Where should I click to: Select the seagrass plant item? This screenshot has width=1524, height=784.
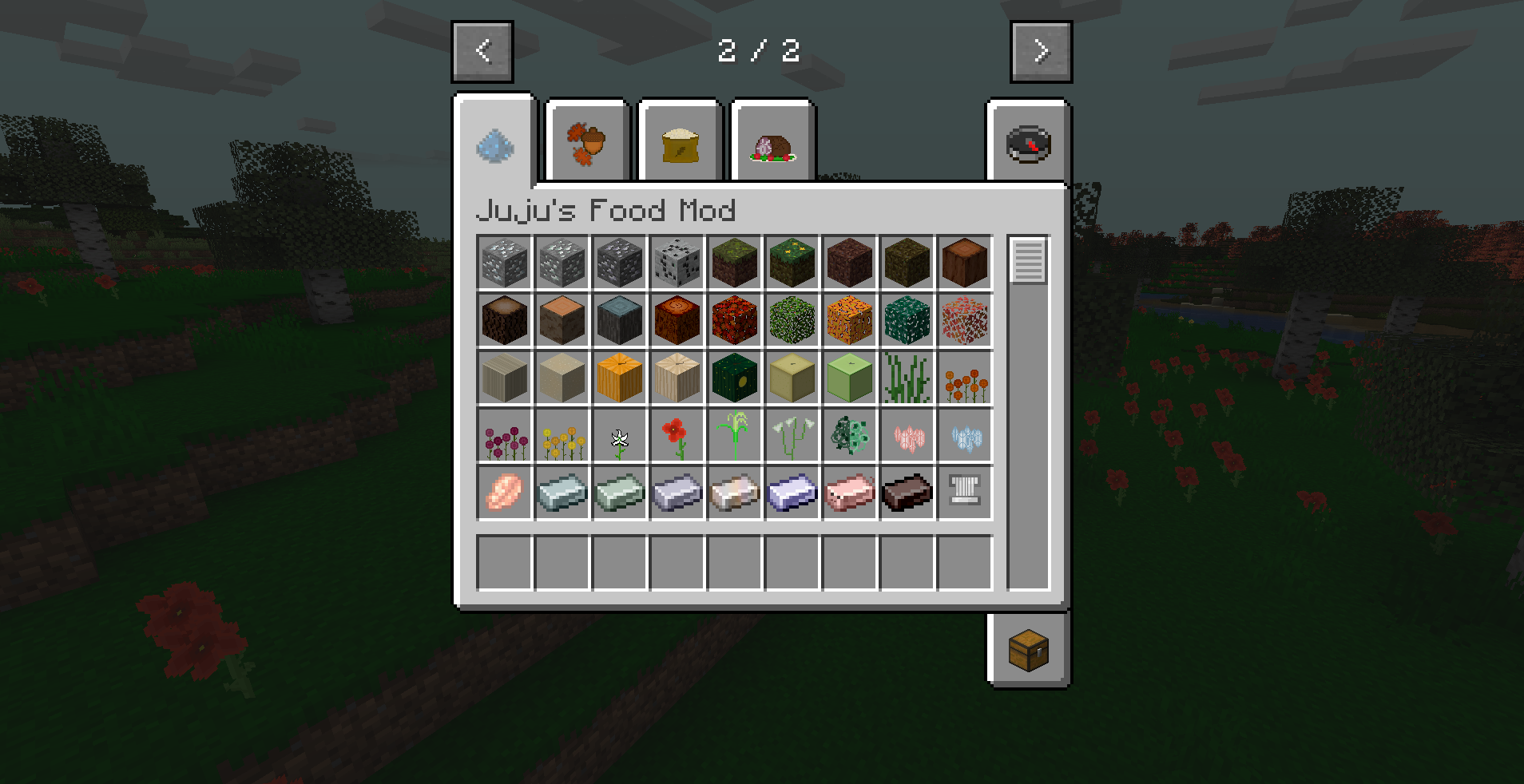(907, 378)
